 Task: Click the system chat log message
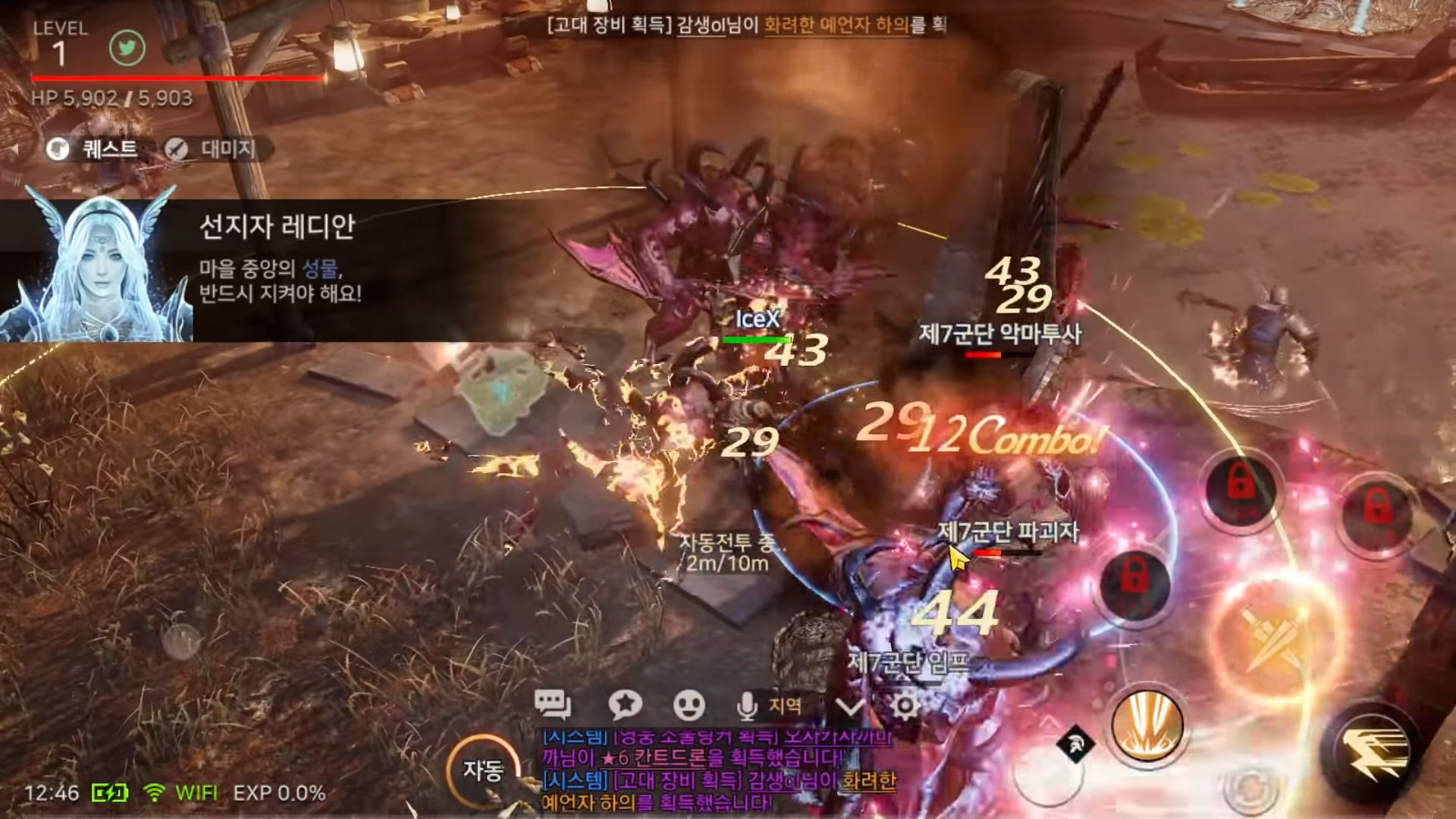tap(717, 769)
